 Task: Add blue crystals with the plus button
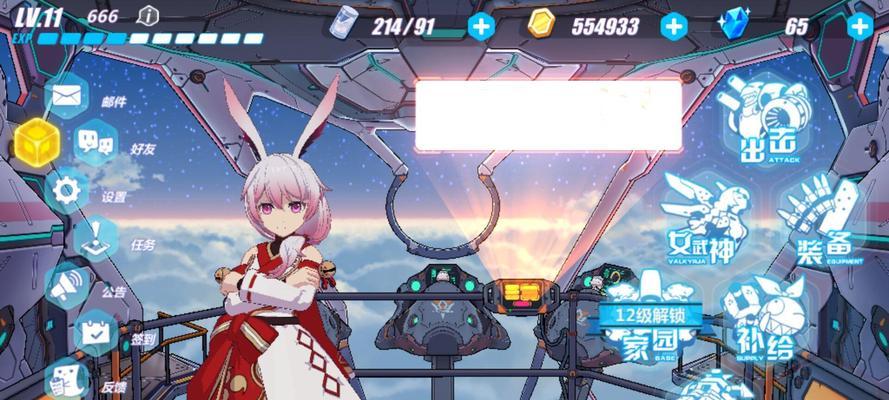pos(859,26)
